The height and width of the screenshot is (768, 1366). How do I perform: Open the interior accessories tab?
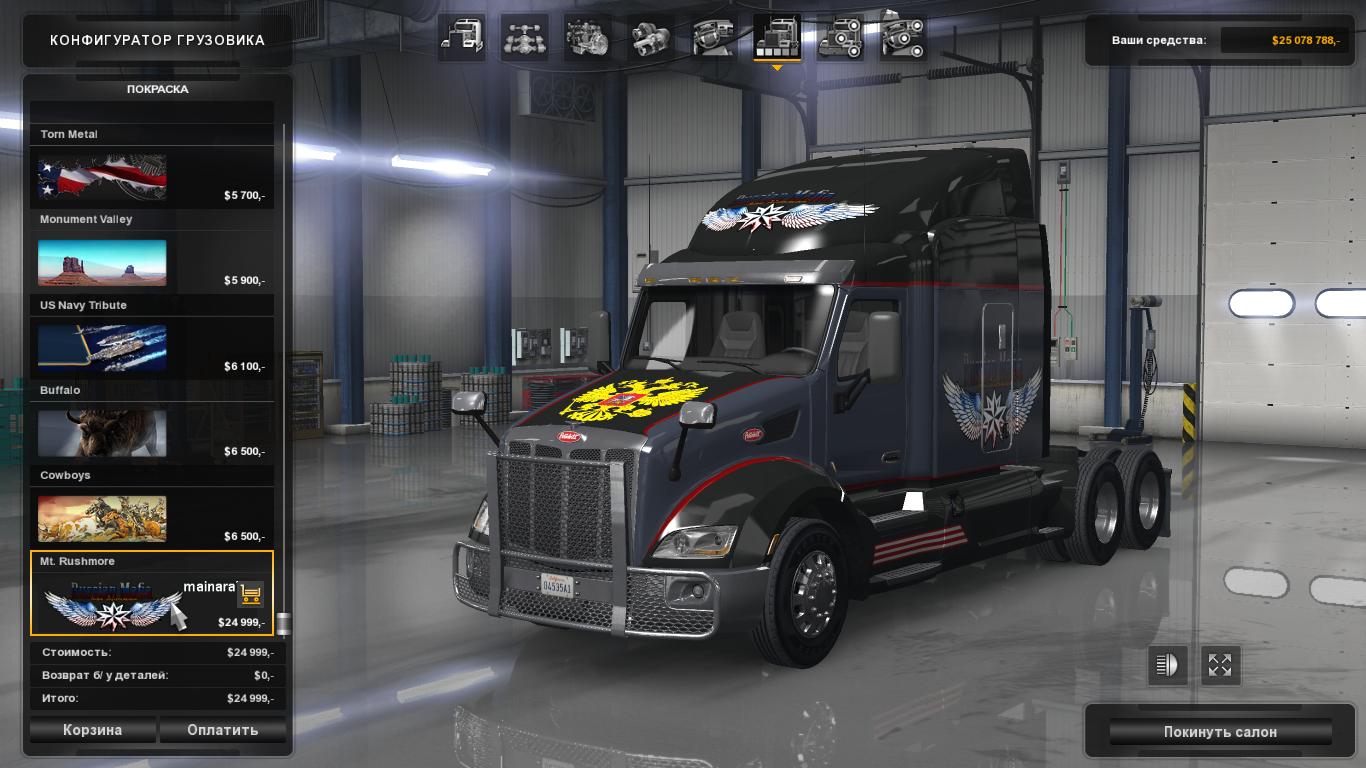(903, 38)
